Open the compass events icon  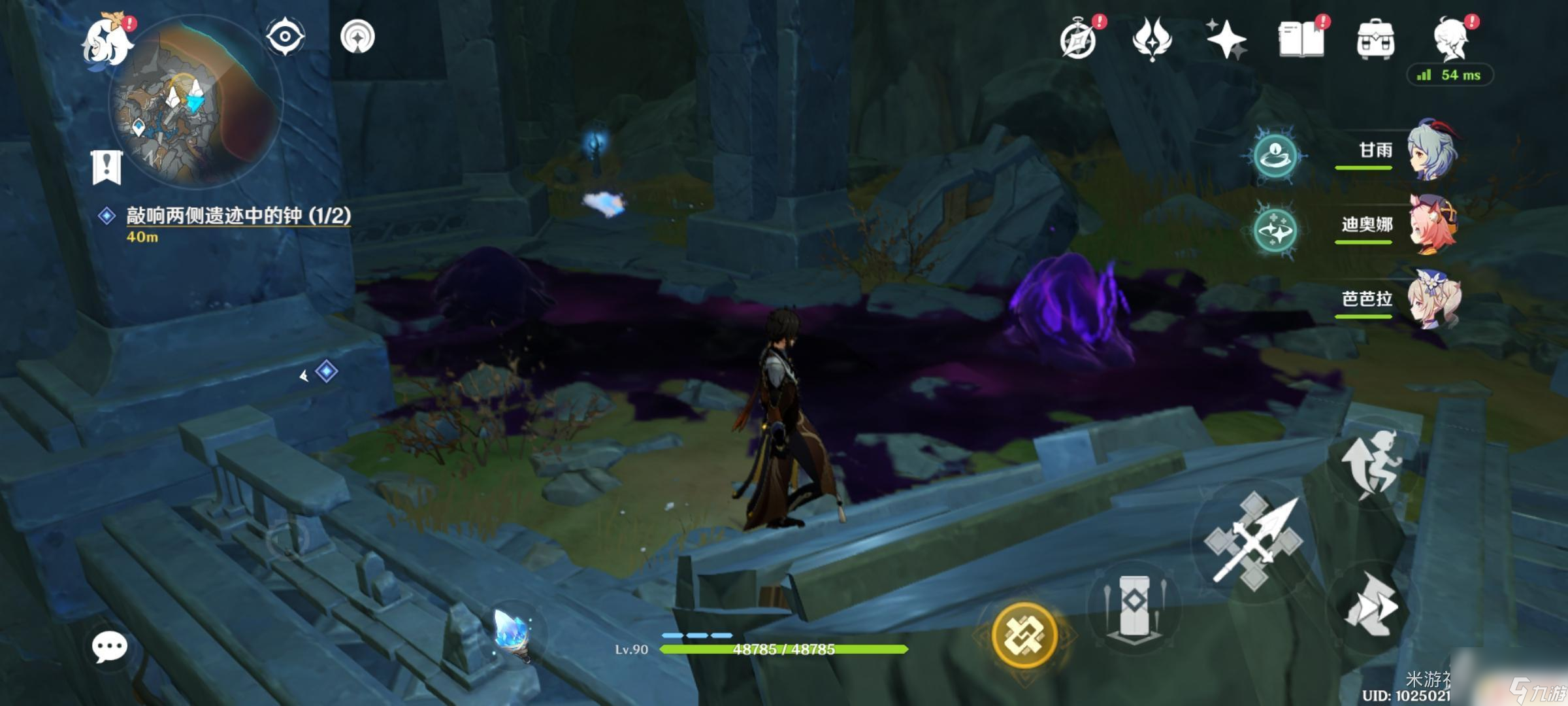[1079, 41]
